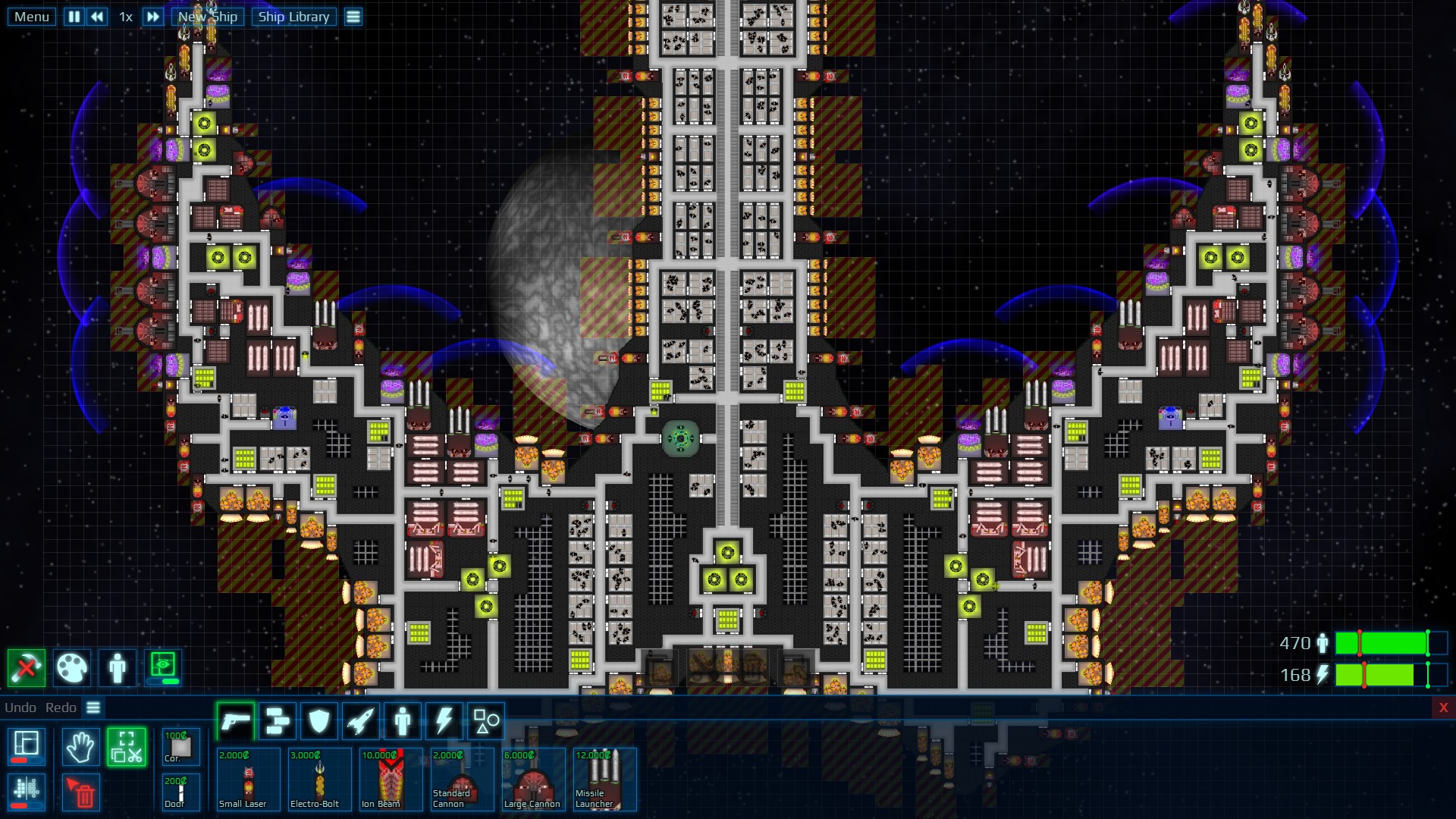Toggle the interior roof visibility view
This screenshot has width=1456, height=819.
click(x=163, y=668)
